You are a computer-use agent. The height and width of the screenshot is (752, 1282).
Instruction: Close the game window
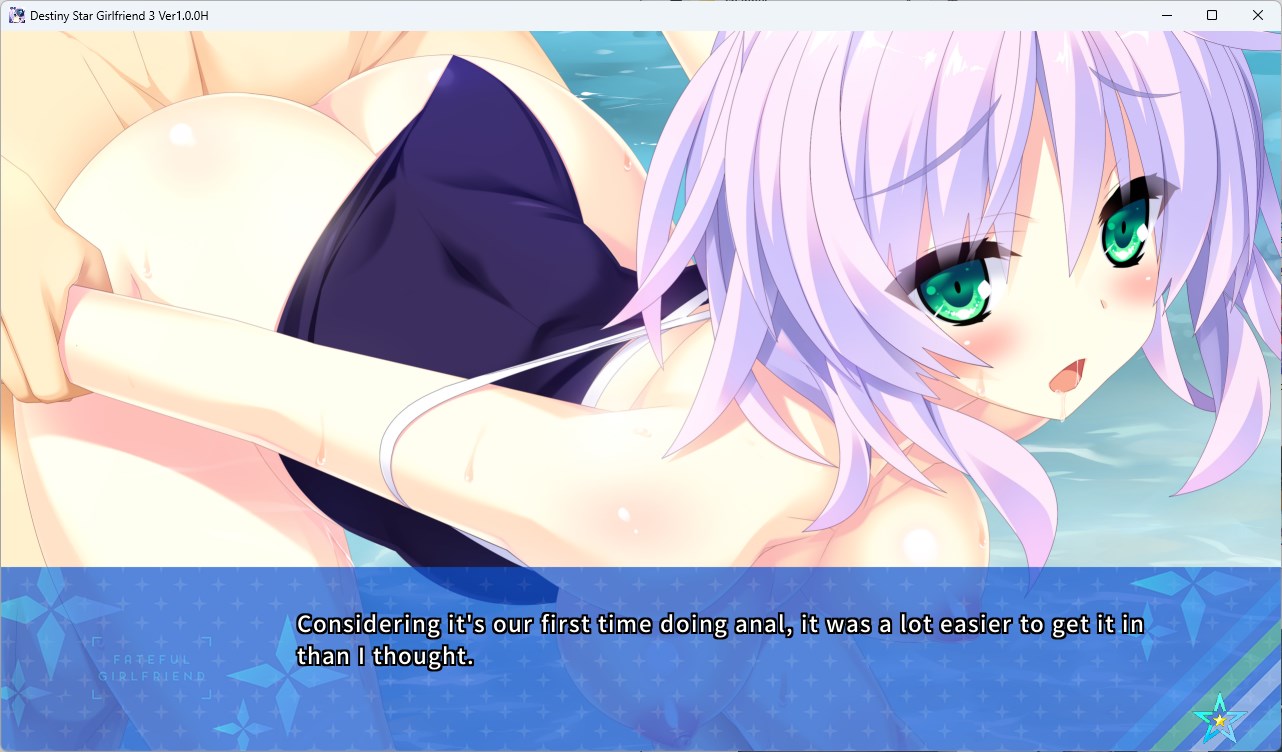1258,15
